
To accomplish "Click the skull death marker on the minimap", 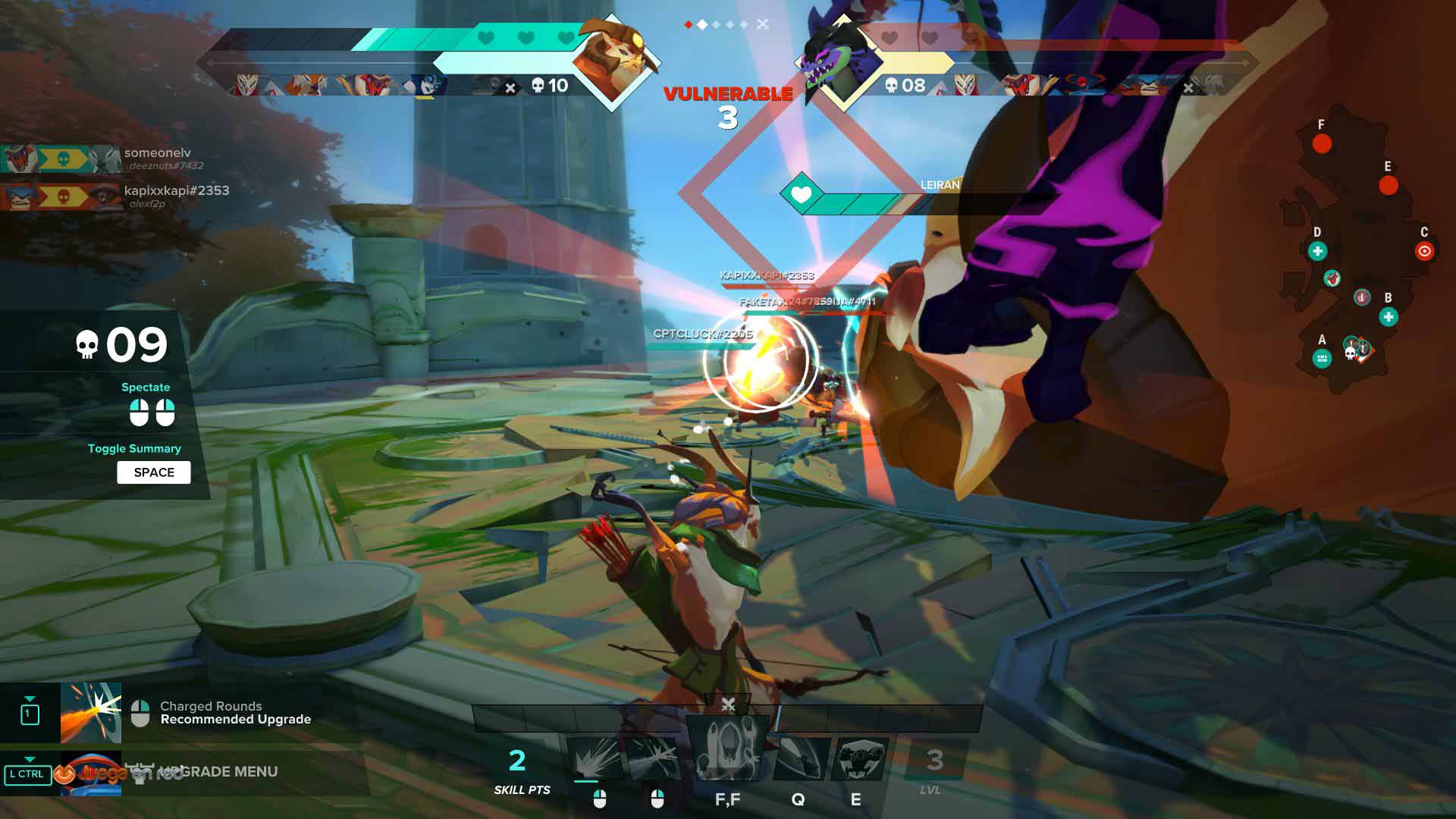I will pyautogui.click(x=1350, y=353).
